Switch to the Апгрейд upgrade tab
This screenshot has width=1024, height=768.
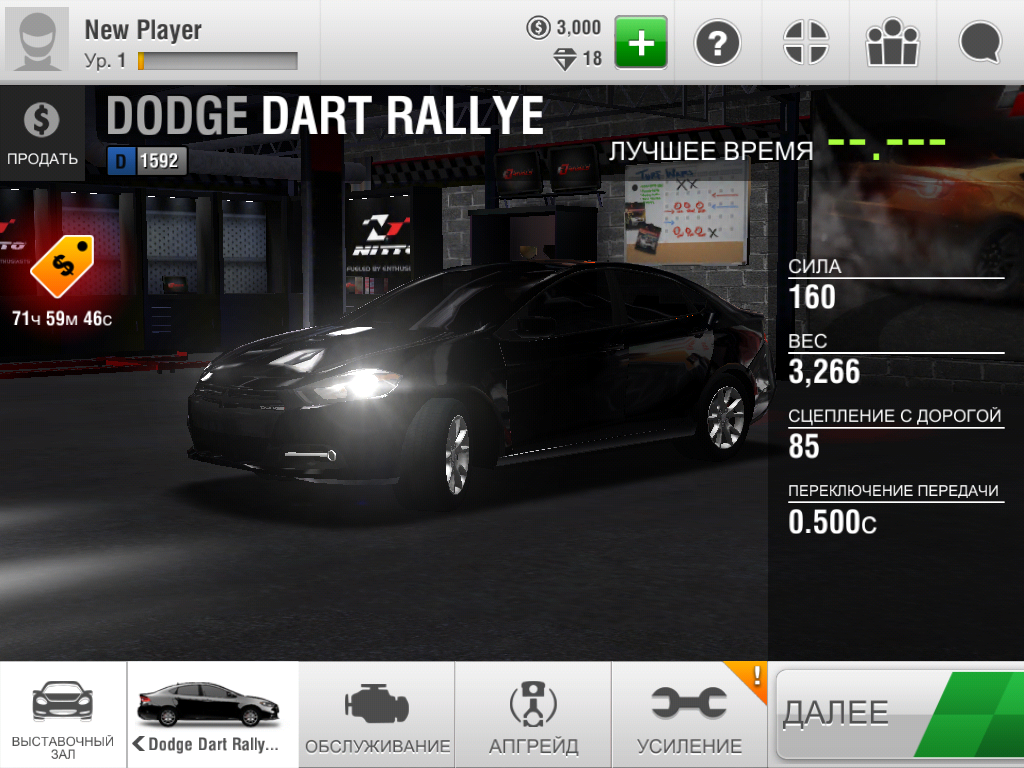533,714
